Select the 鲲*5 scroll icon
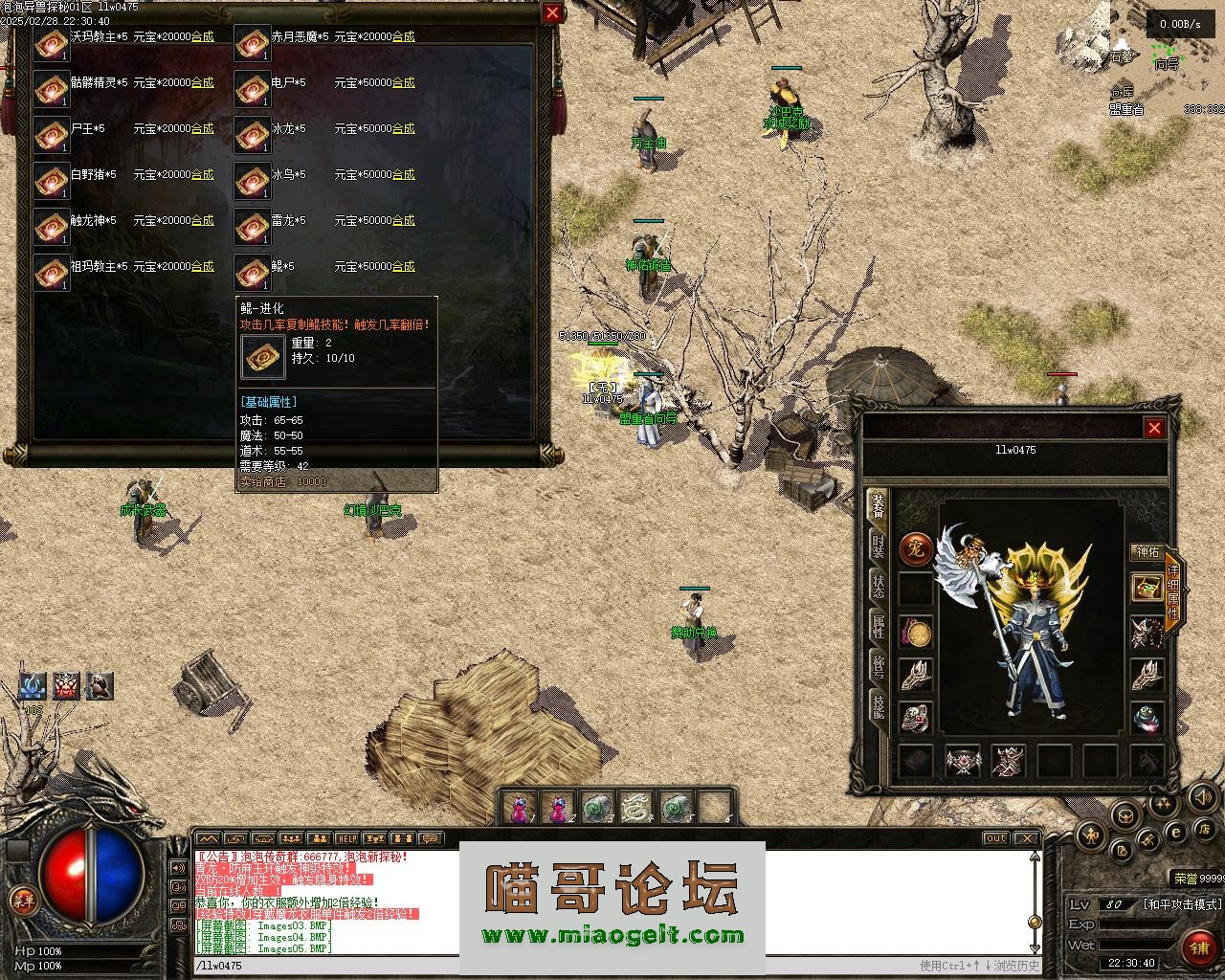 click(x=252, y=273)
